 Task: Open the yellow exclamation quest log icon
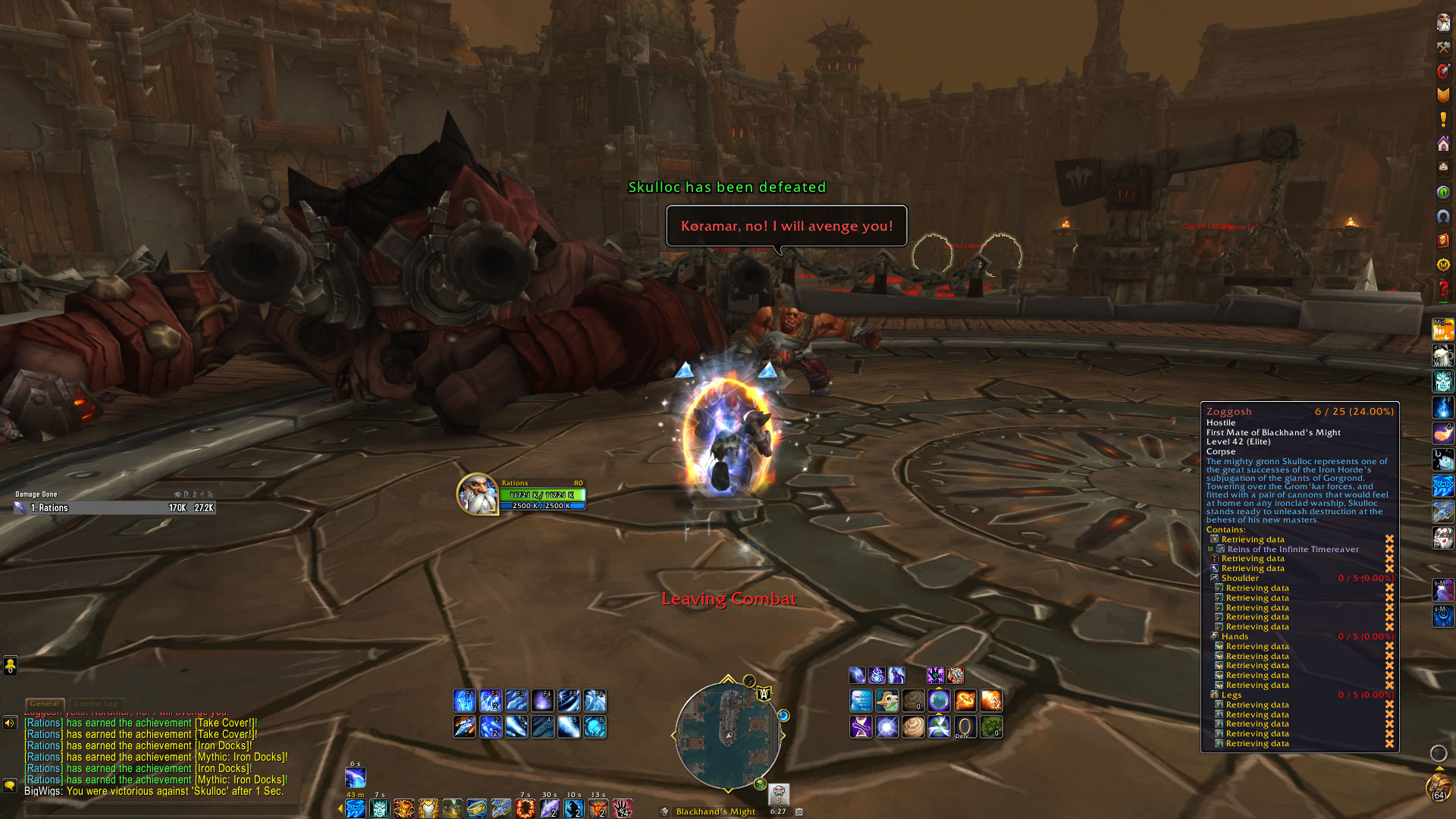point(1442,120)
